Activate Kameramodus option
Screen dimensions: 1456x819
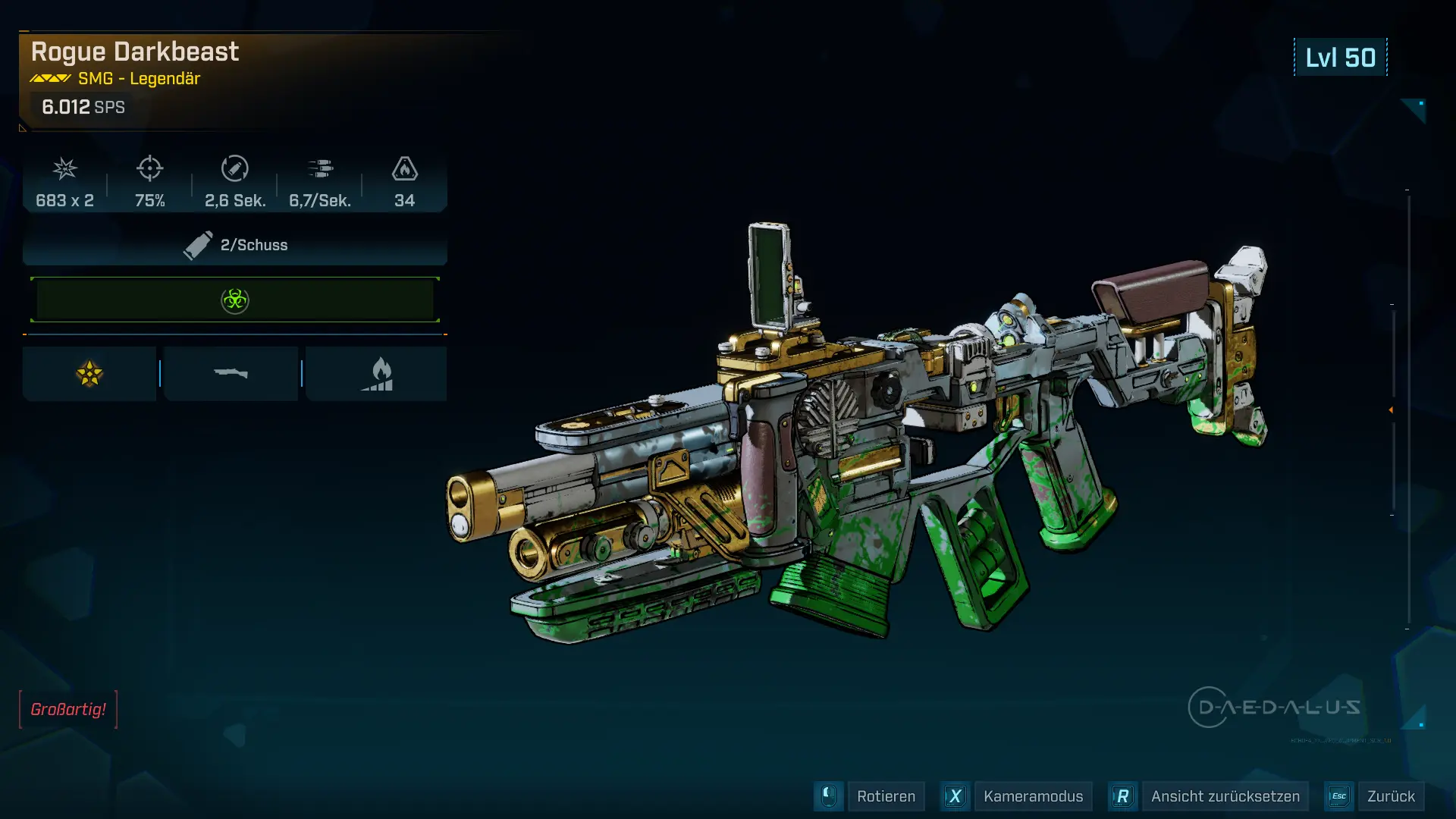point(1033,796)
